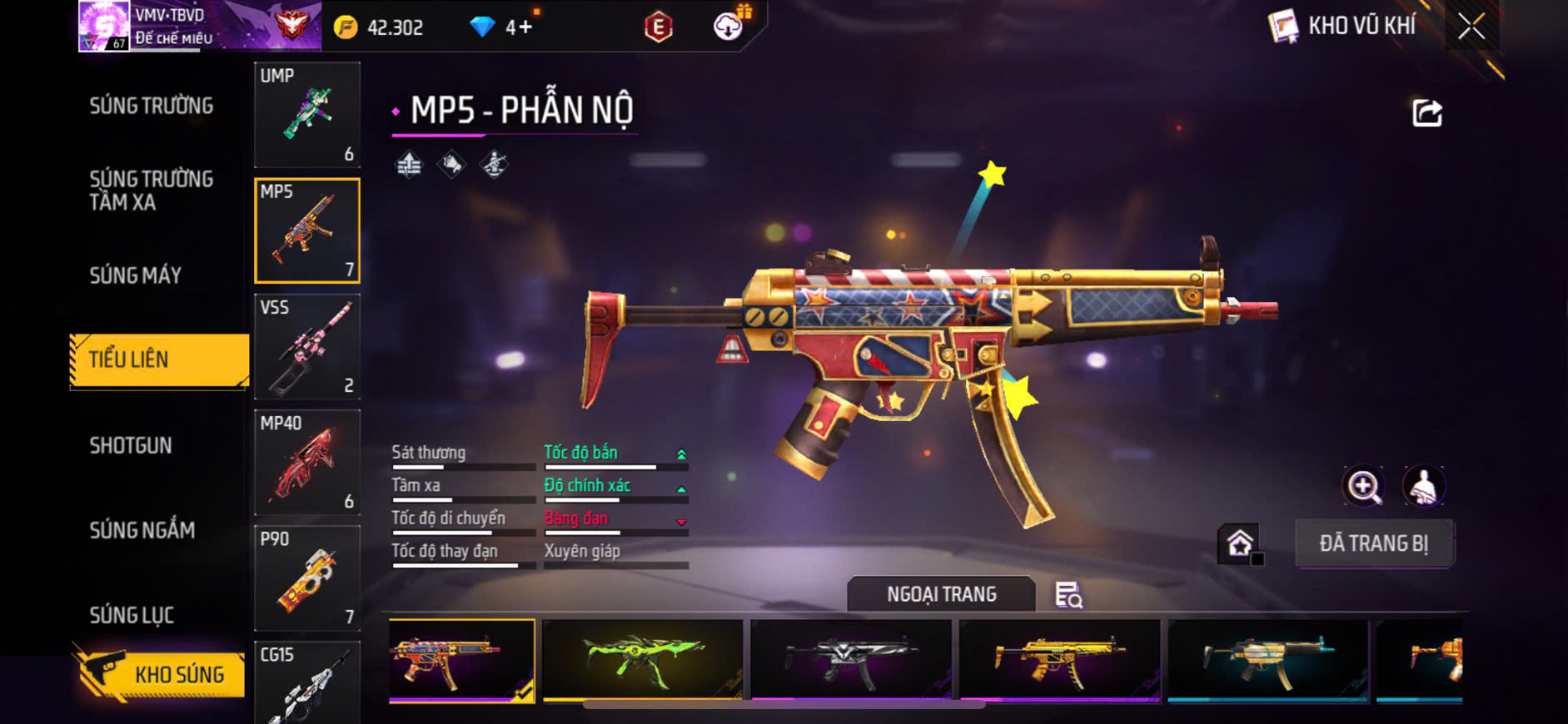Zoom in with the magnifier icon

point(1363,487)
